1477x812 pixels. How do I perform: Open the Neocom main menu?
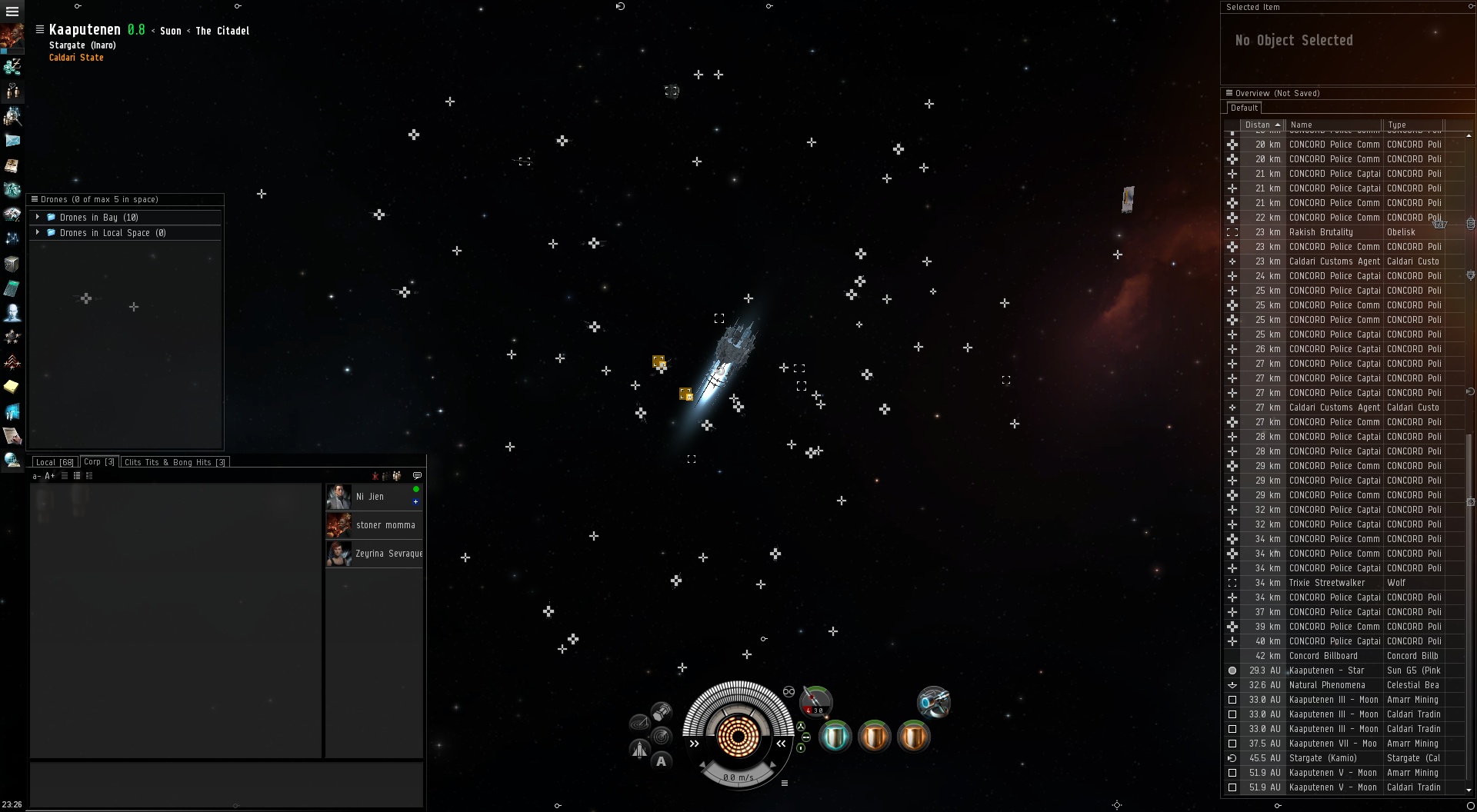point(12,12)
